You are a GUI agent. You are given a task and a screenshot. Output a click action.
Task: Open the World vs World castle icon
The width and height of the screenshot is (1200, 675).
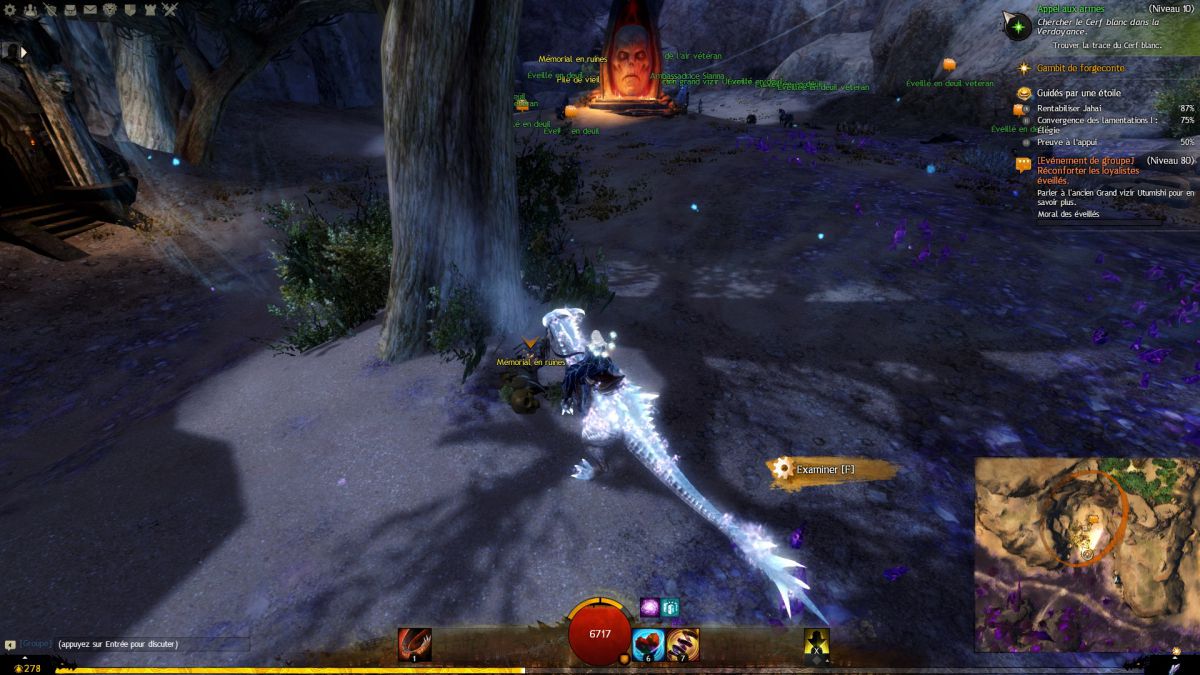[149, 10]
